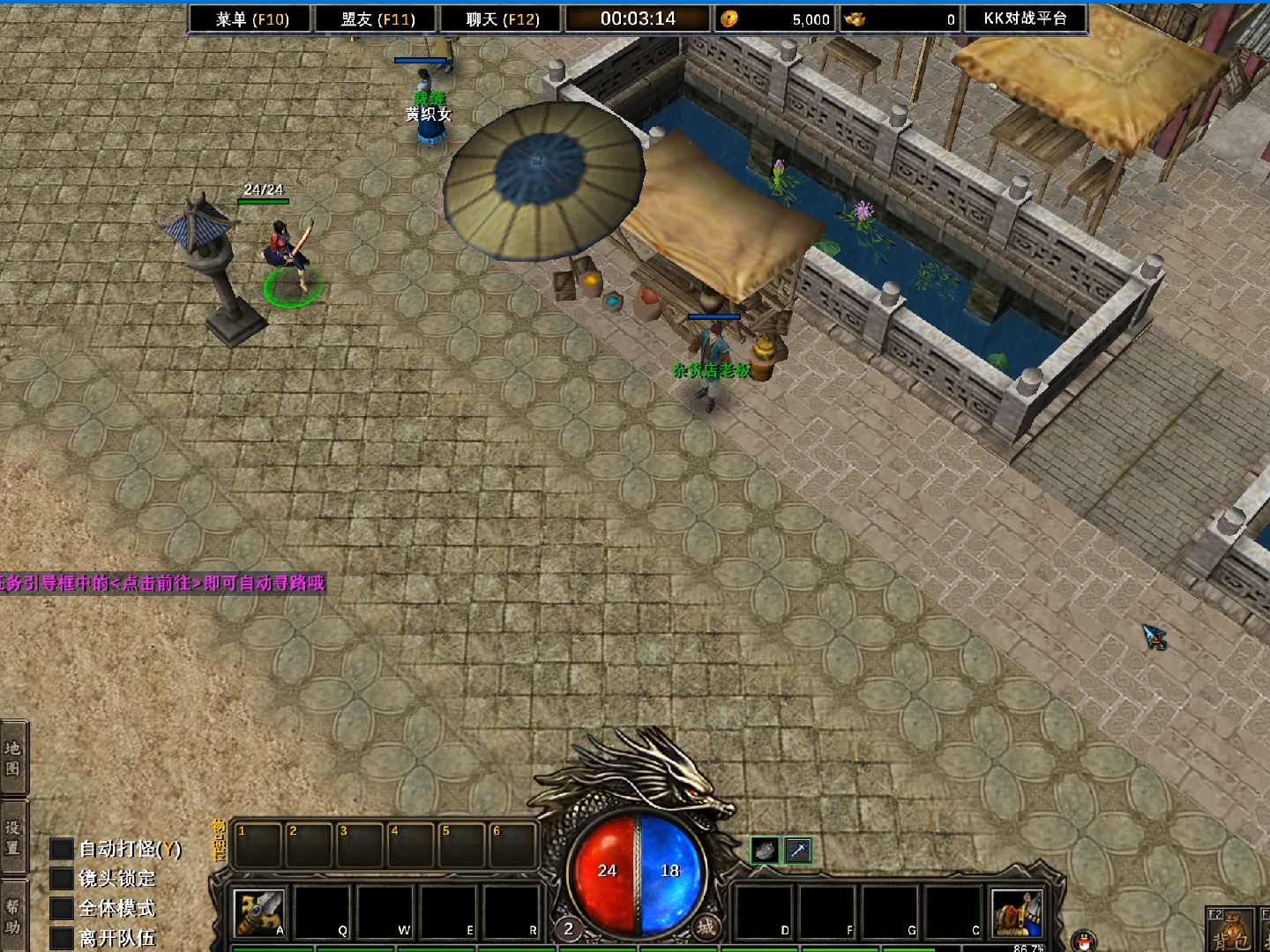Toggle the 自动打怪 auto-fight checkbox
1270x952 pixels.
tap(62, 849)
